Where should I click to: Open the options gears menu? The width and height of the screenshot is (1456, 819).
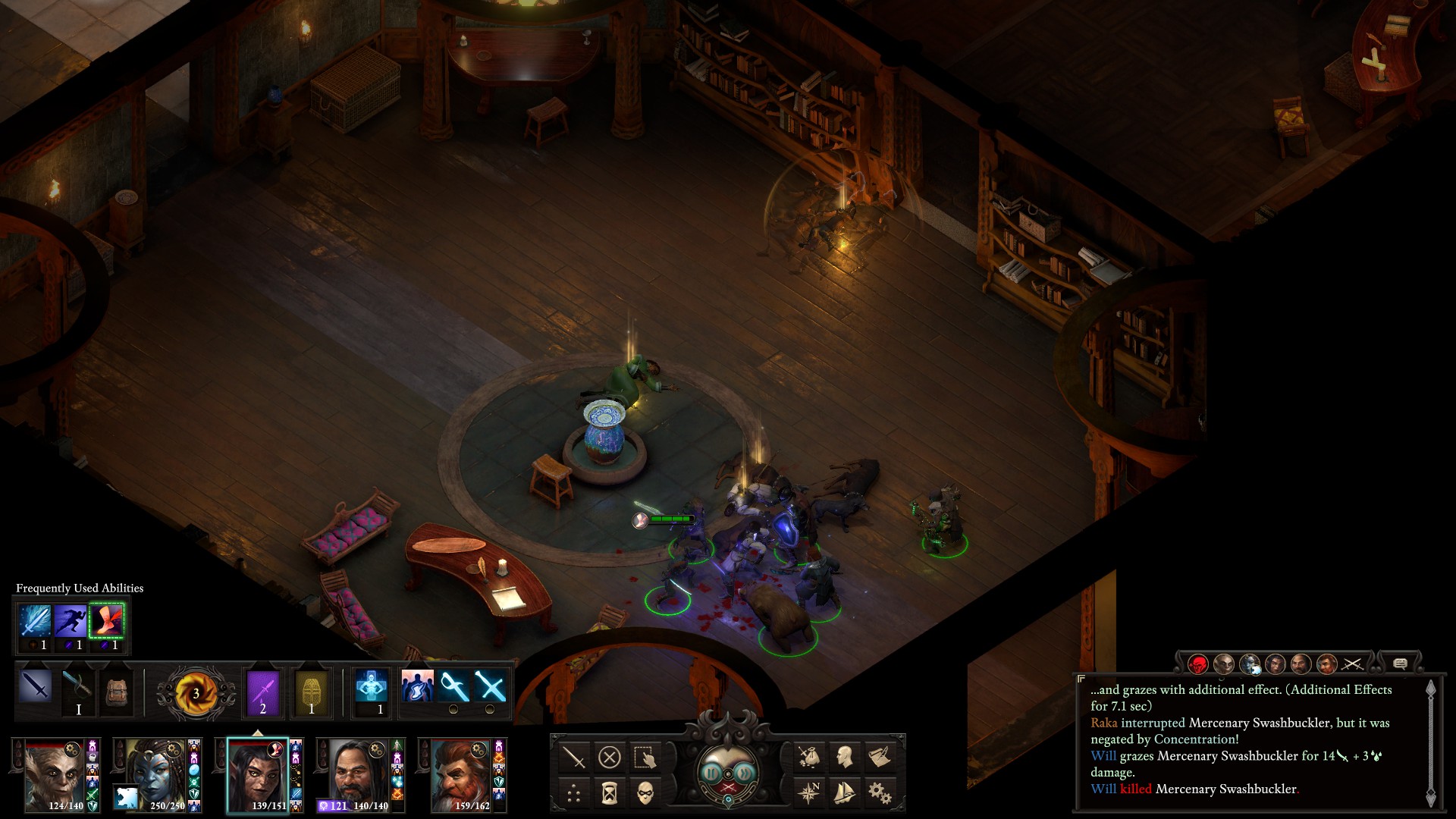(880, 793)
